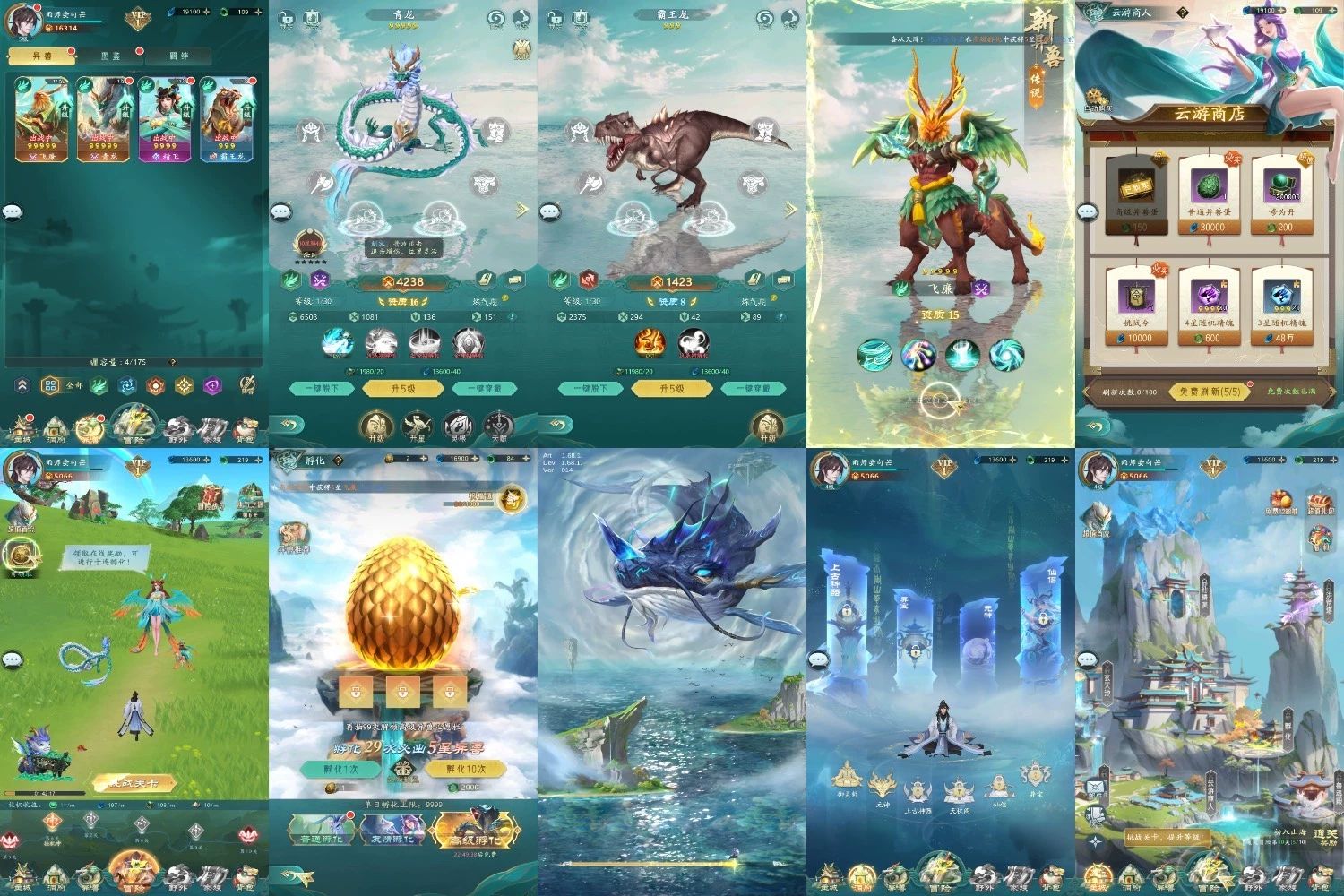Viewport: 1344px width, 896px height.
Task: Select the 4星随机精魄 shop item
Action: coord(1210,306)
